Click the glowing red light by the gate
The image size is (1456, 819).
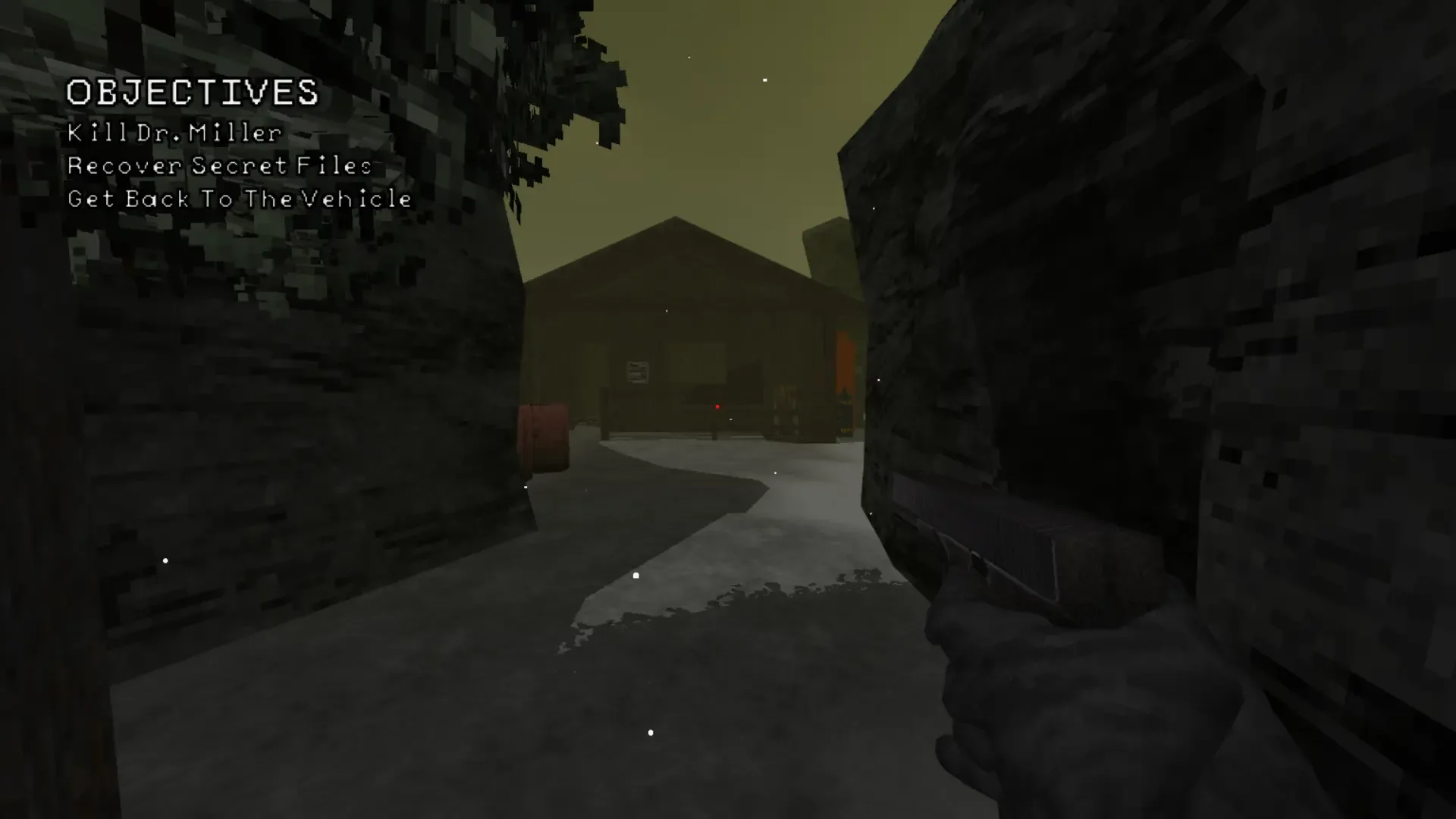click(x=718, y=406)
